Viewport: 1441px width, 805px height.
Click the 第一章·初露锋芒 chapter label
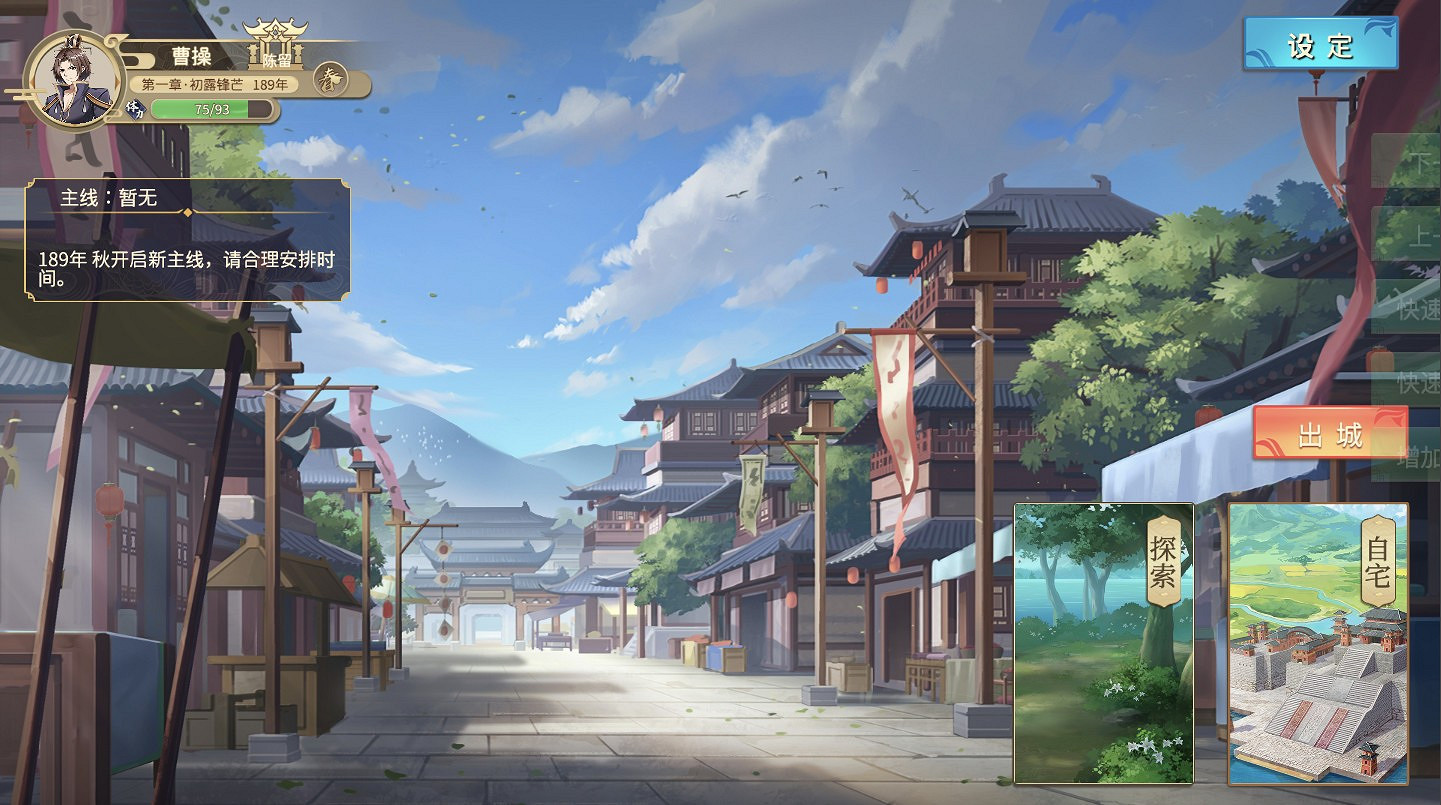point(190,83)
